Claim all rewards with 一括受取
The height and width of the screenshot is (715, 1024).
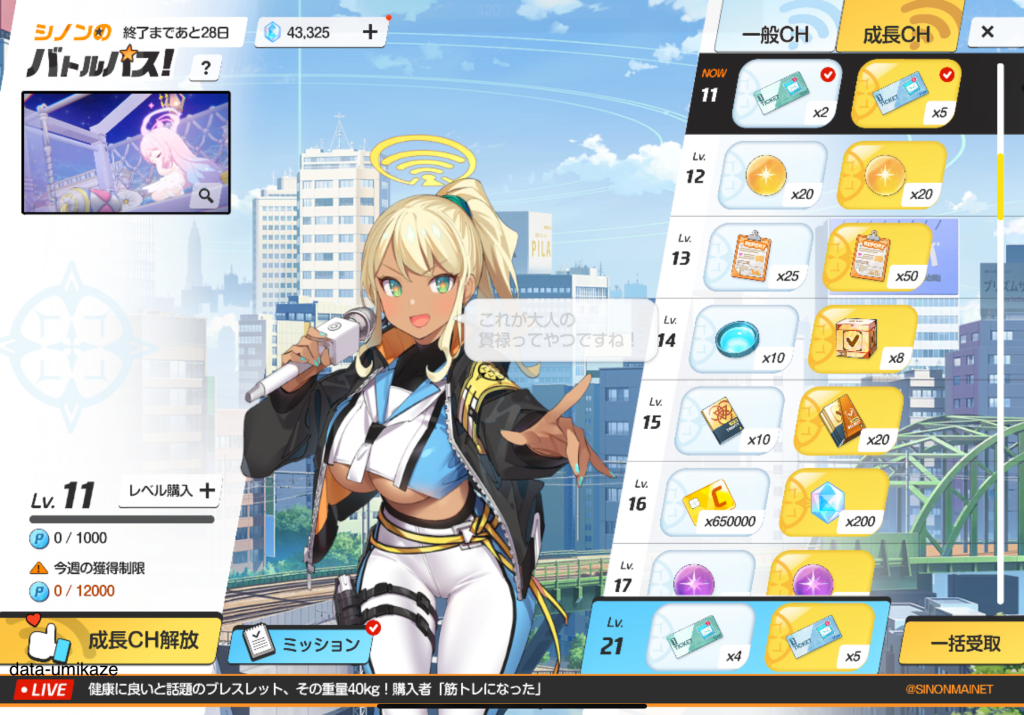(x=964, y=644)
